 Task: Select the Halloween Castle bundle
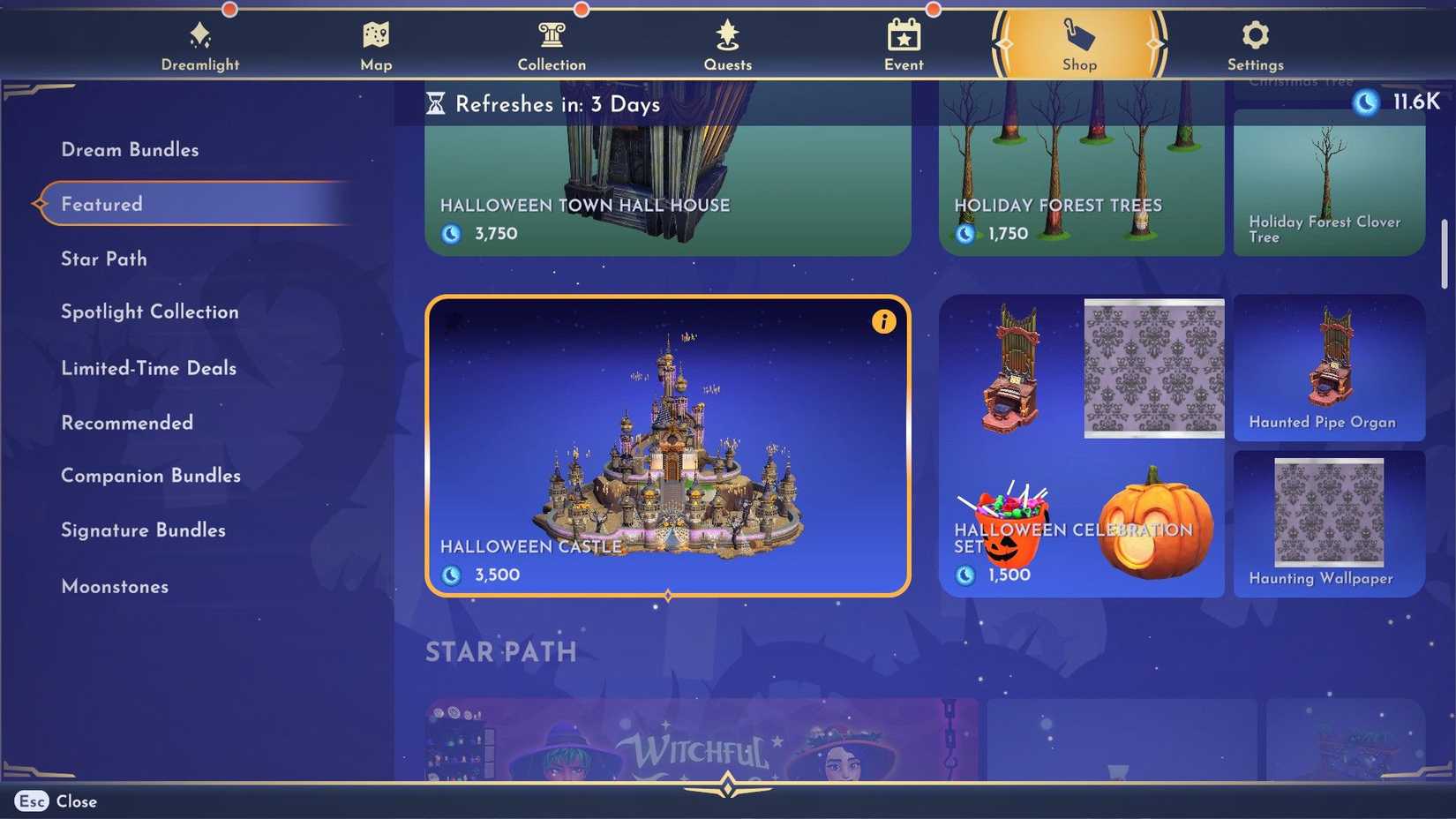[667, 446]
